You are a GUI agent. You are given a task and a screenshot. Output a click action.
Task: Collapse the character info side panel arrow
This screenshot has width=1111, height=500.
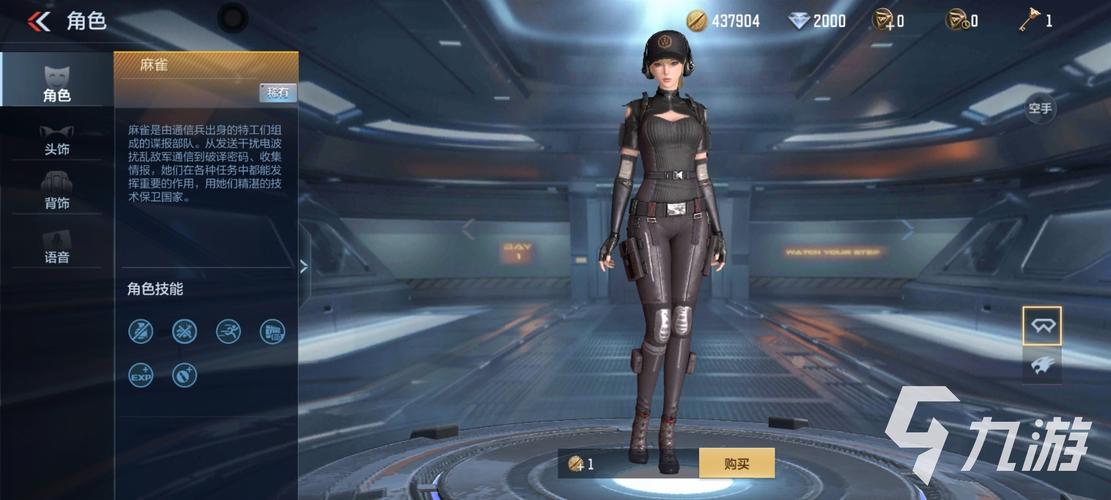tap(304, 265)
